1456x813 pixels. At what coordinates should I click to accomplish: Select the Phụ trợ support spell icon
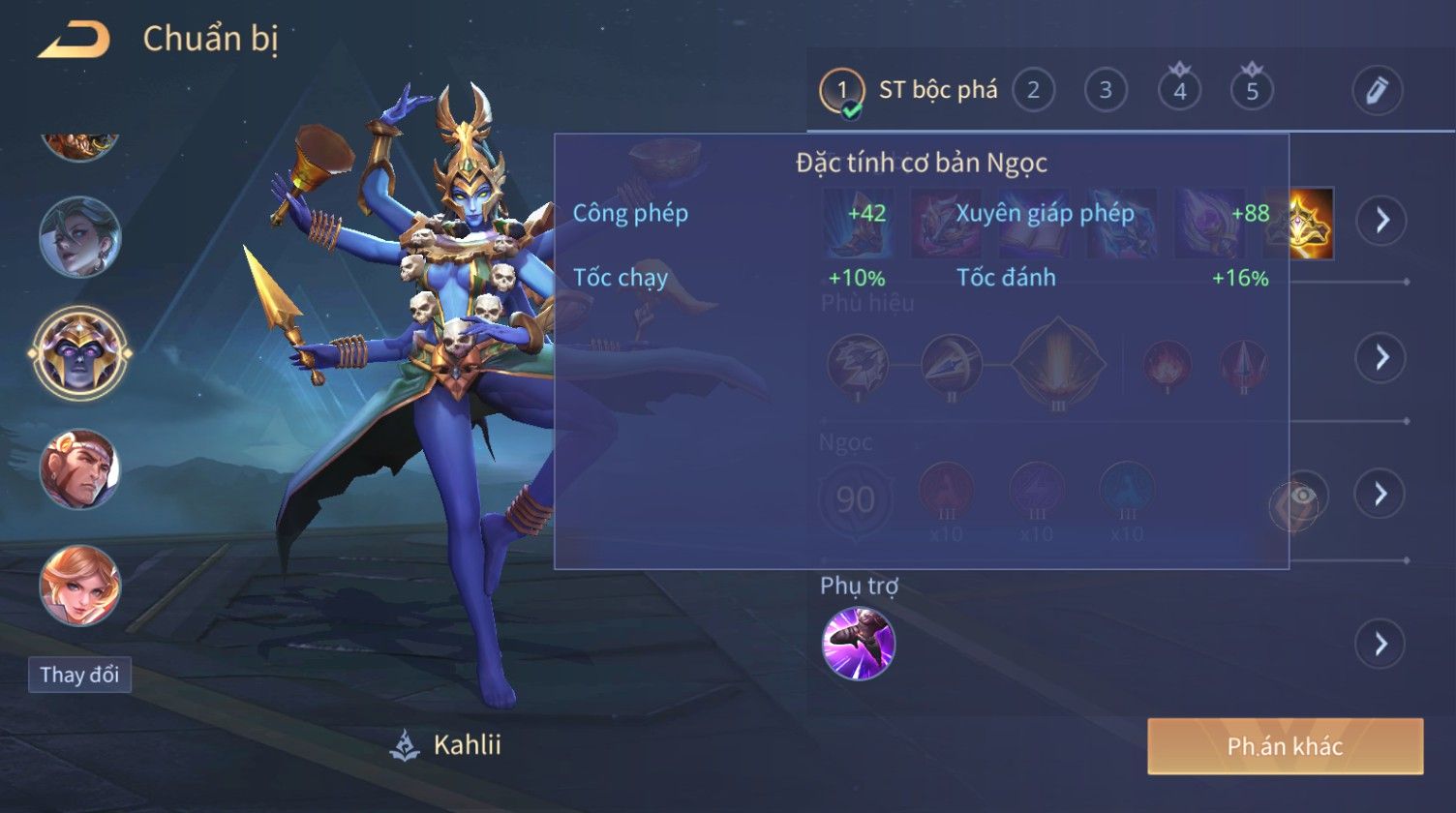tap(859, 644)
